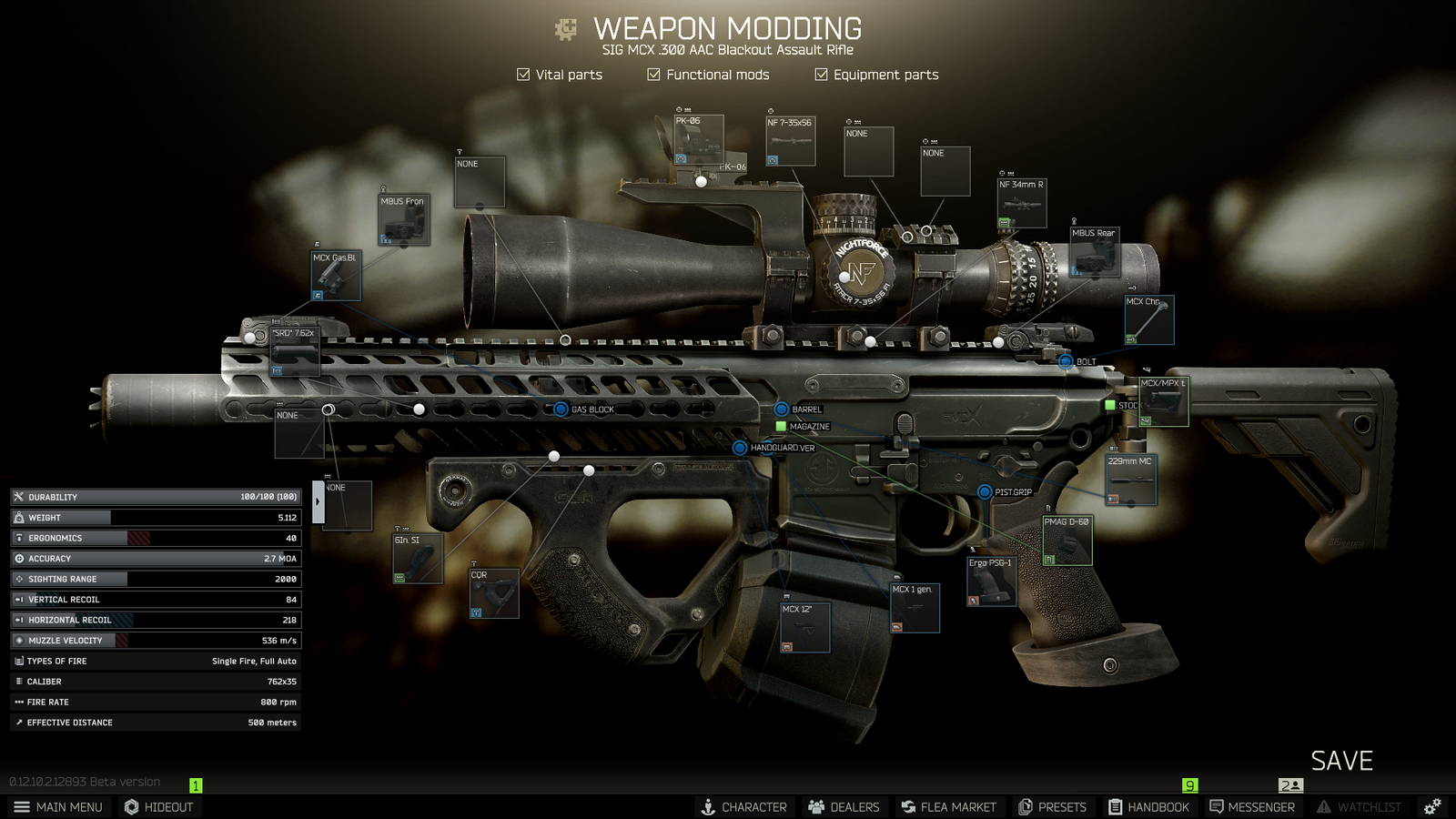Select the NF 7-35x56 scope slot
1456x819 pixels.
pyautogui.click(x=791, y=141)
